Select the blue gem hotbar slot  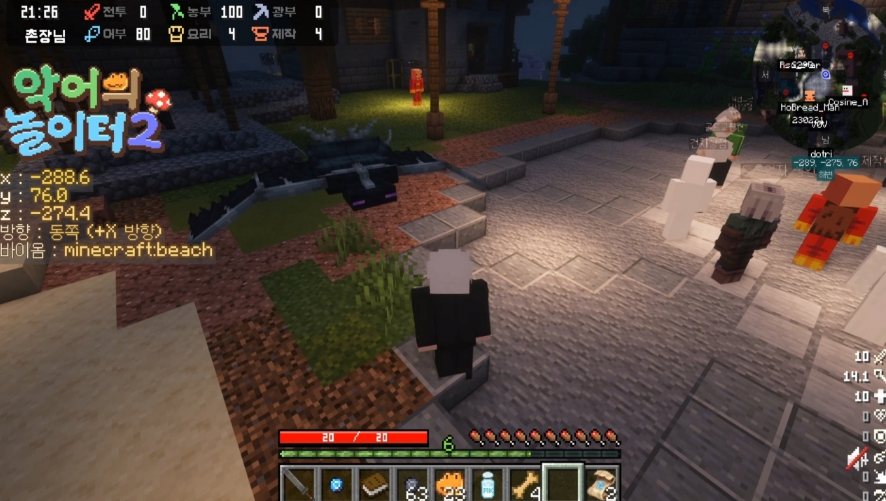tap(337, 484)
